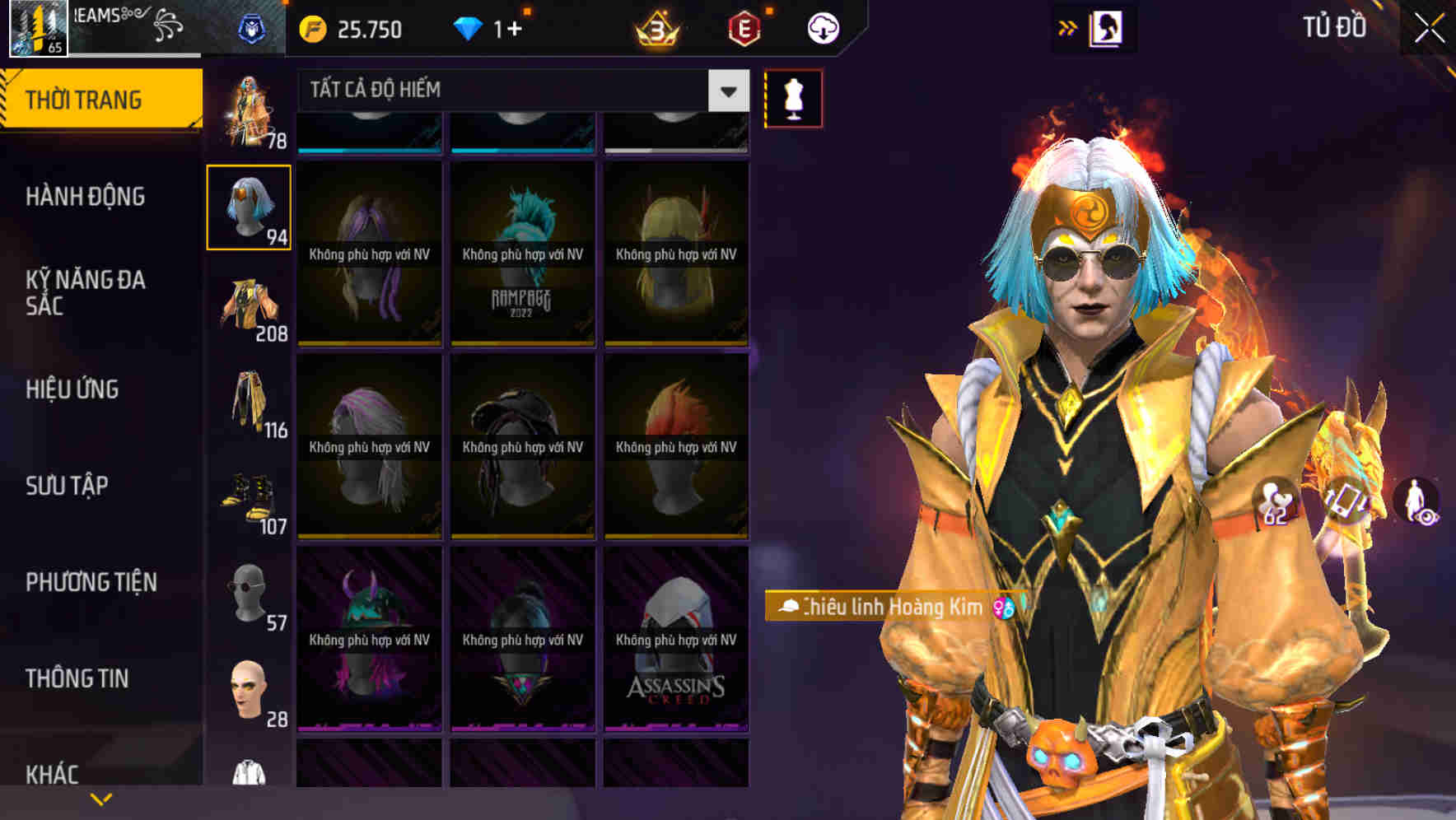Screen dimensions: 1456x820
Task: Select the hair category icon marked 94
Action: point(249,207)
